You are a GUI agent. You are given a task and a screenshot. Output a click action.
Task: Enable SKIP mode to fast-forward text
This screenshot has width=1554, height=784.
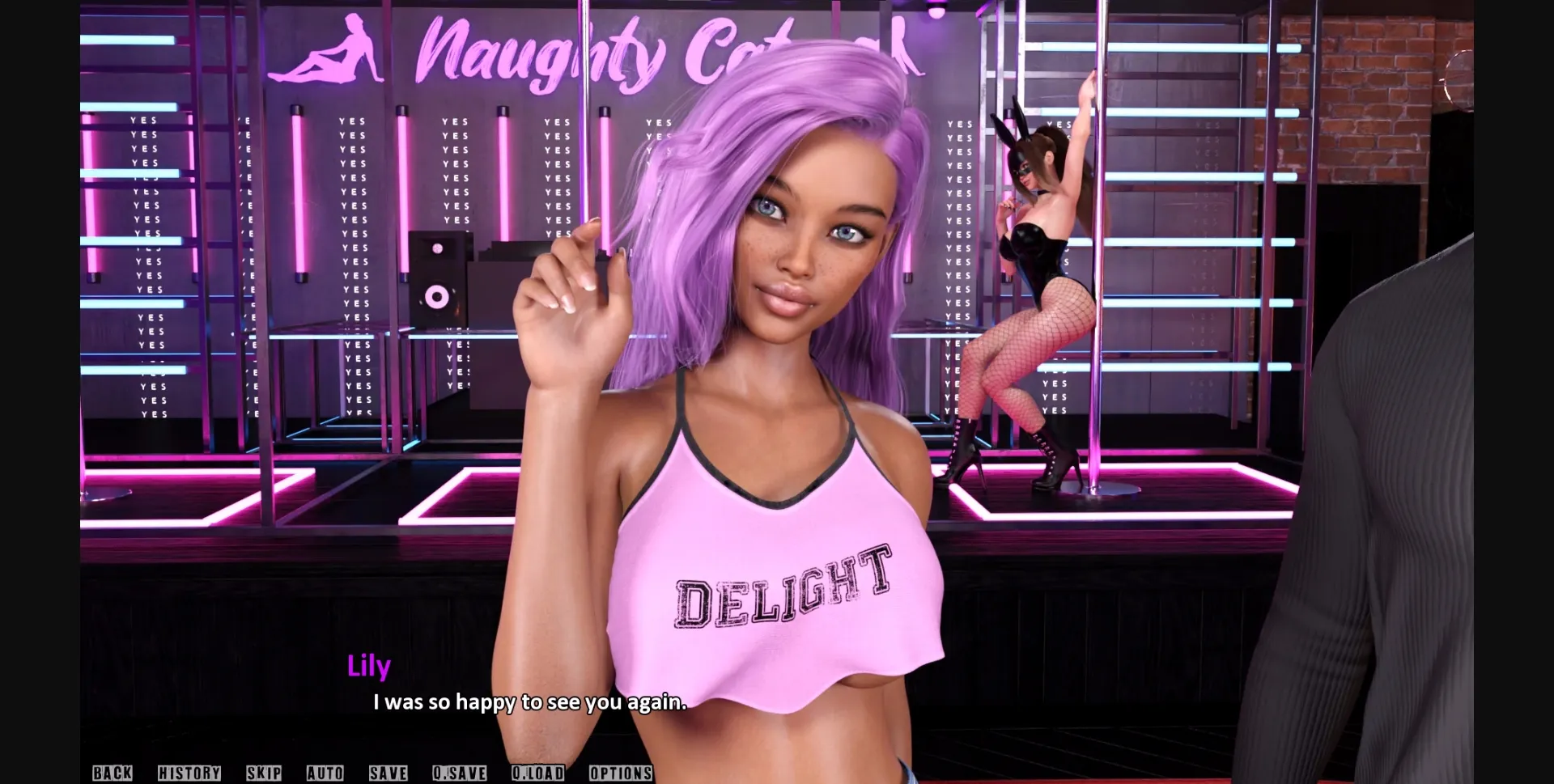click(265, 773)
